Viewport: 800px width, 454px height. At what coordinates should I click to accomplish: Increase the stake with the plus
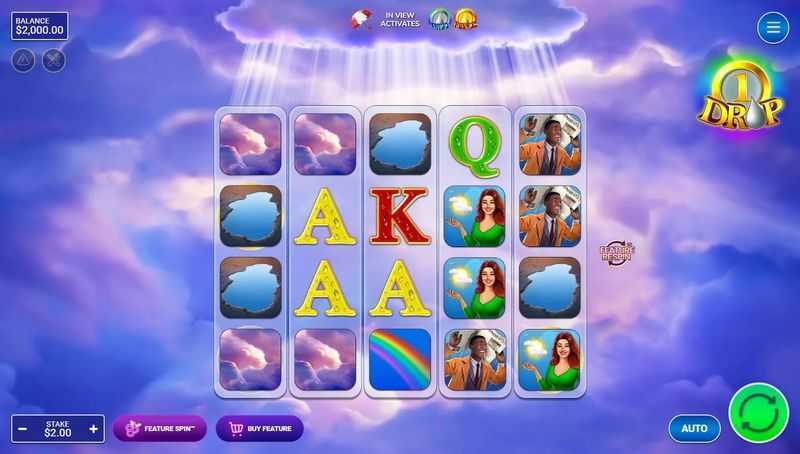[94, 429]
